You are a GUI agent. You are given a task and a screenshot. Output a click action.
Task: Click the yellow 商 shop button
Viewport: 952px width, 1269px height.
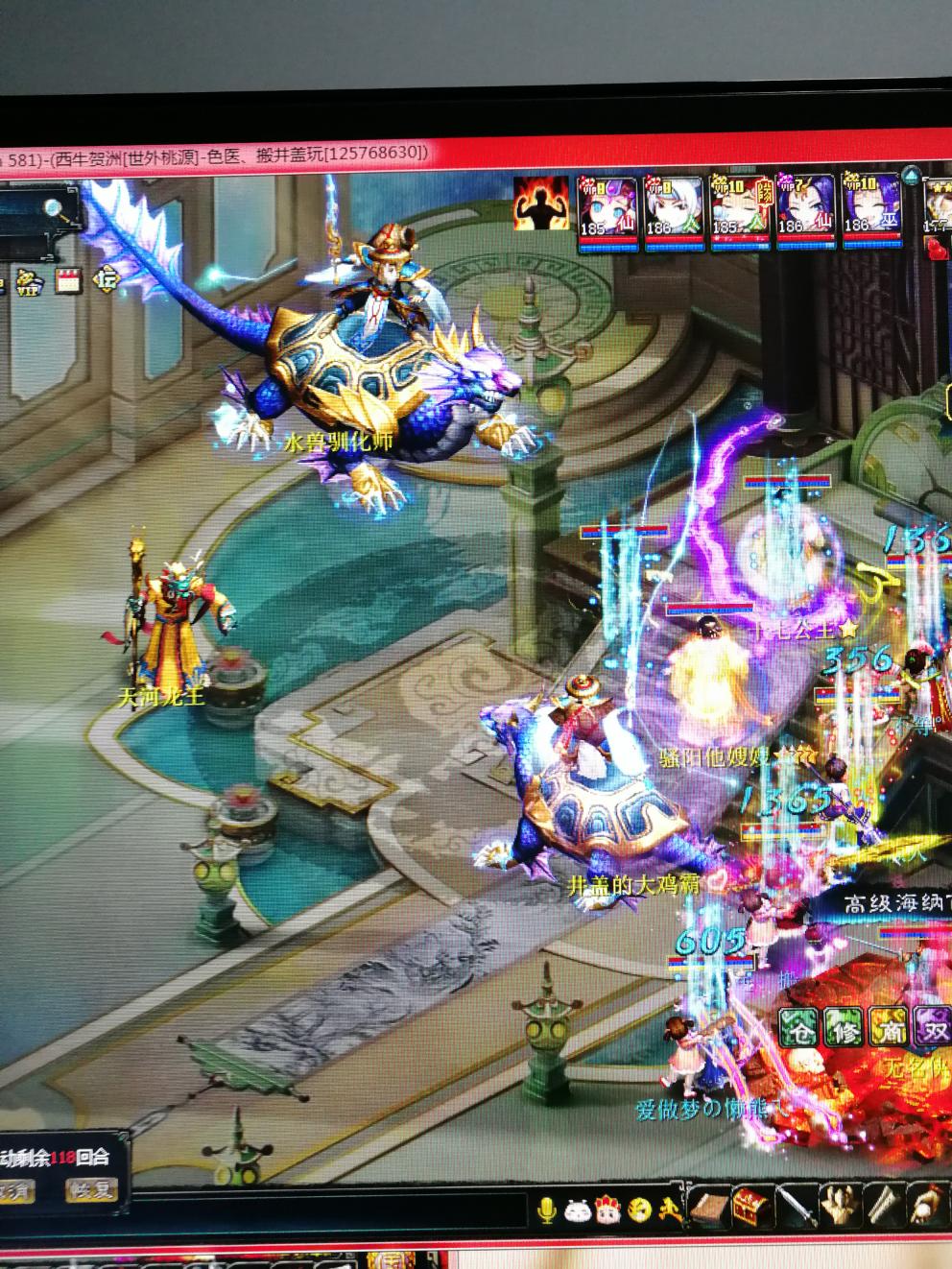887,1029
